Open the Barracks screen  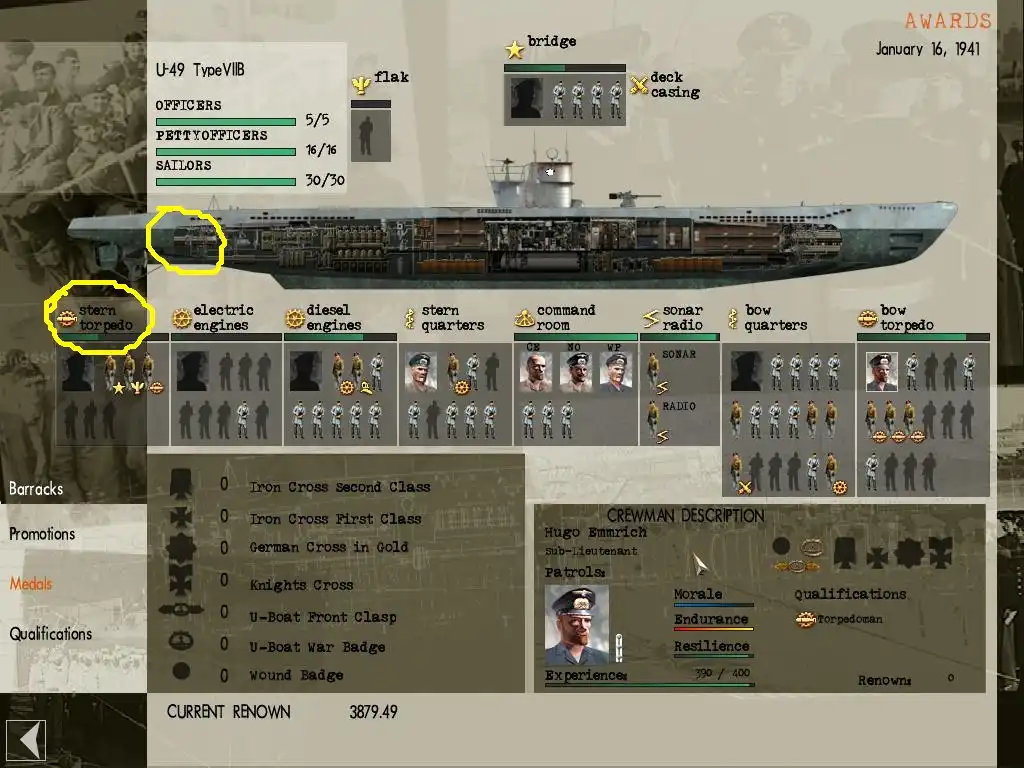[36, 489]
